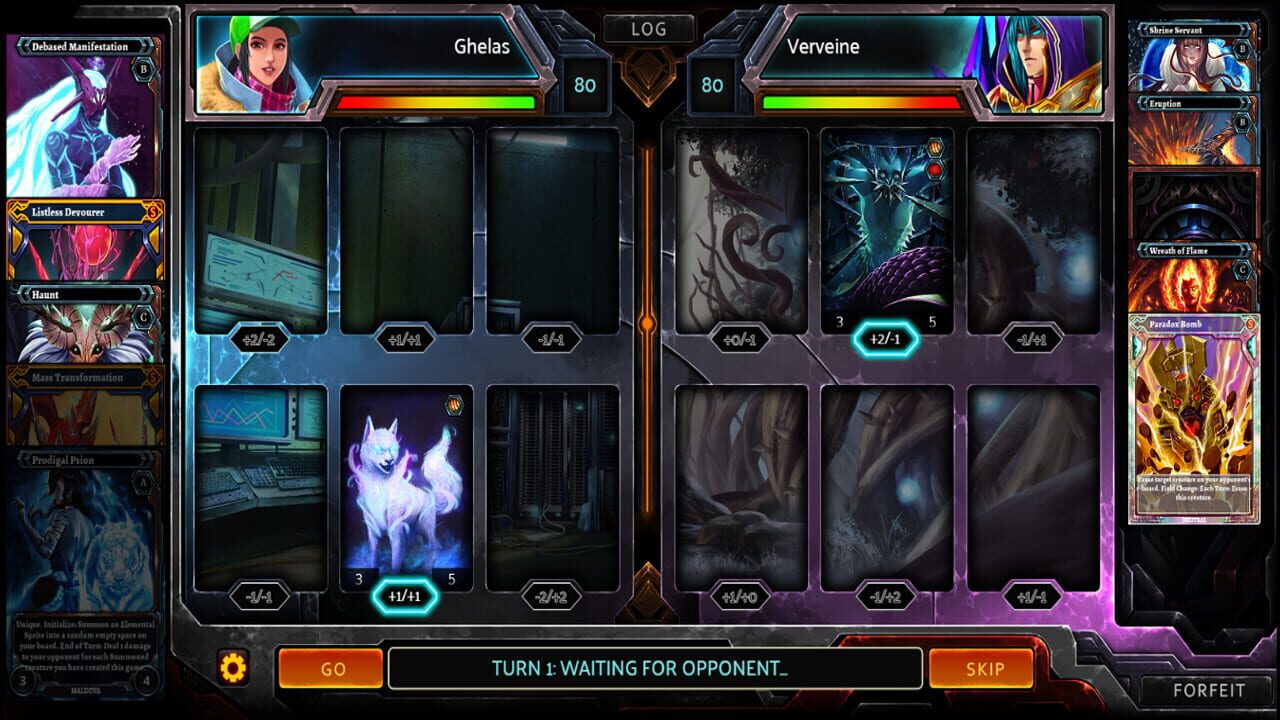Open the LOG tab at the top

coord(648,28)
